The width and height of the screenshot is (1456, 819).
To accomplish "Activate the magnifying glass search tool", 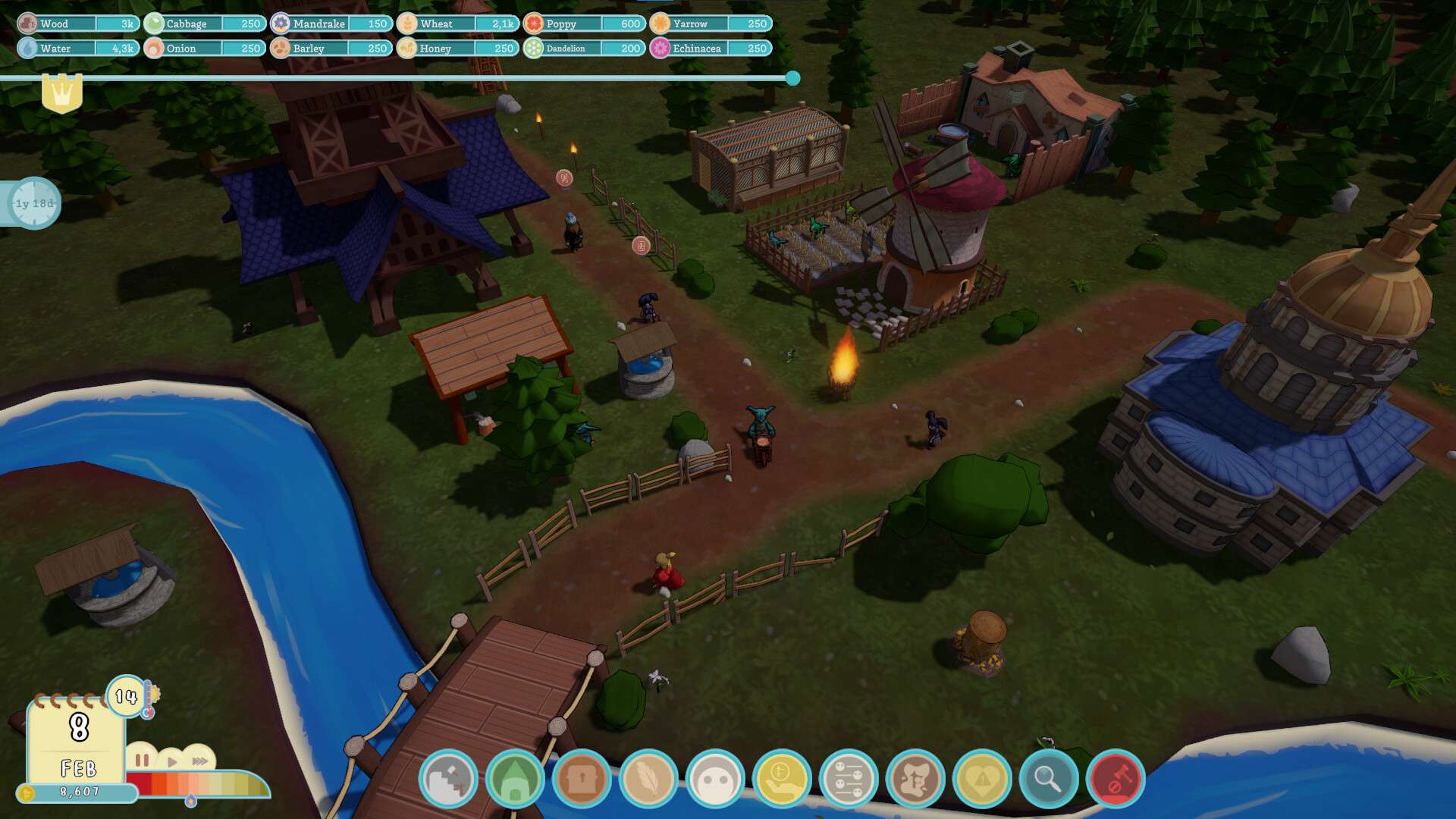I will click(x=1049, y=779).
